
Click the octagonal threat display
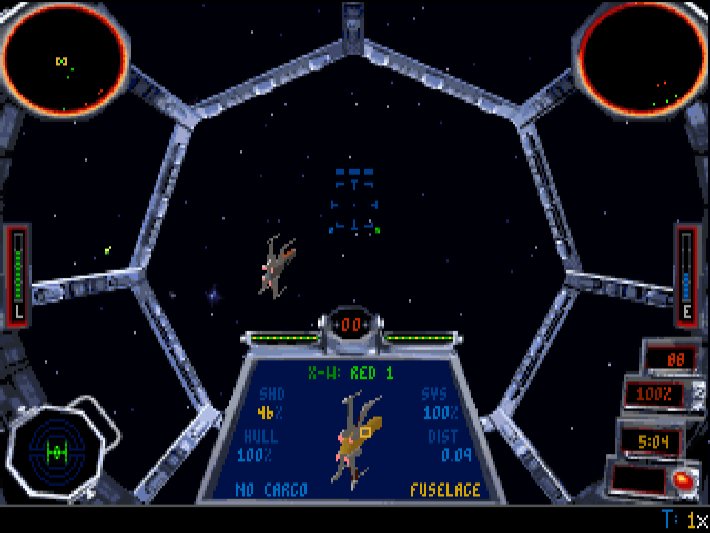click(x=57, y=451)
